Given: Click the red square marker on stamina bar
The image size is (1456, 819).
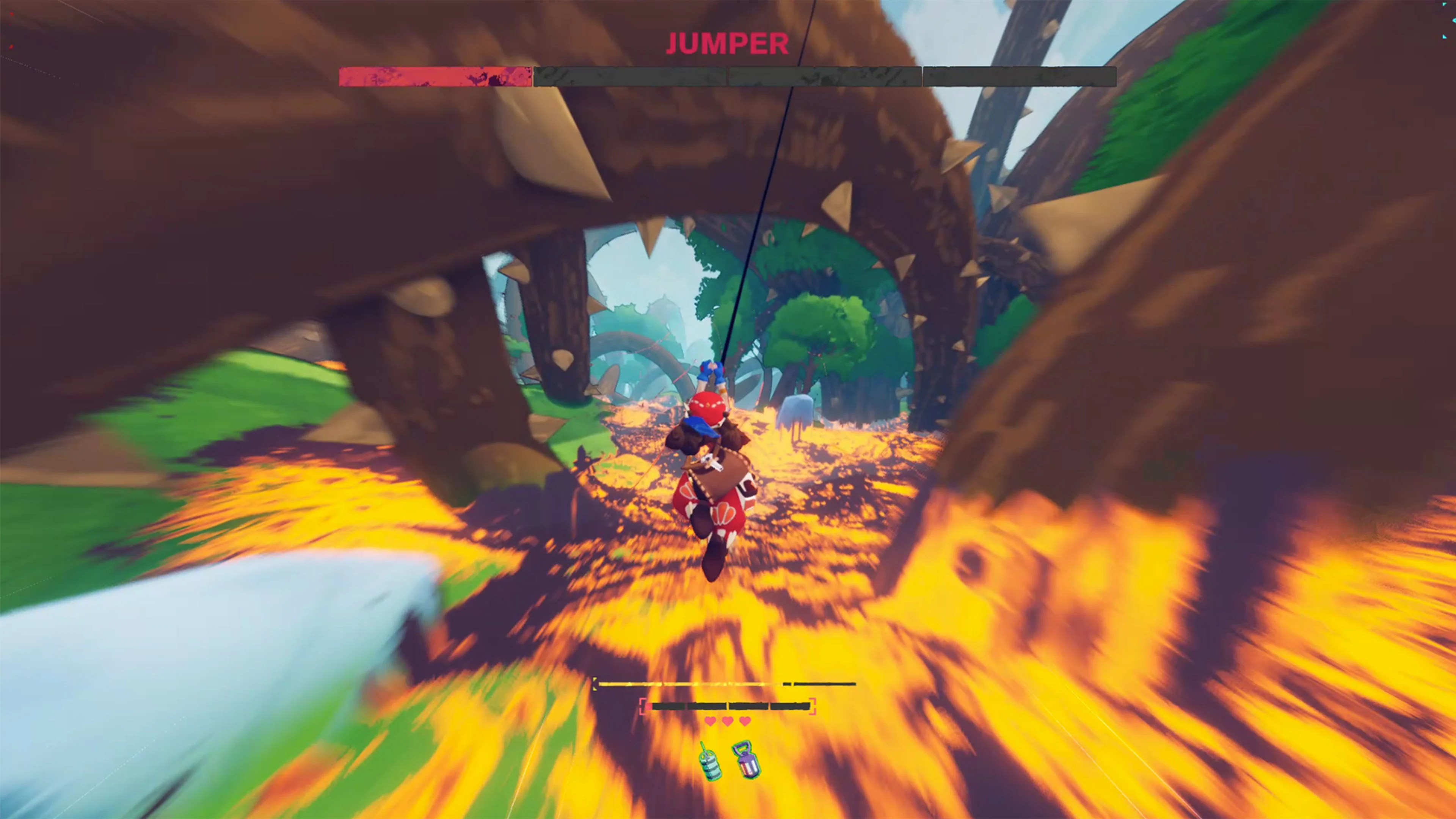Looking at the screenshot, I should coord(649,706).
